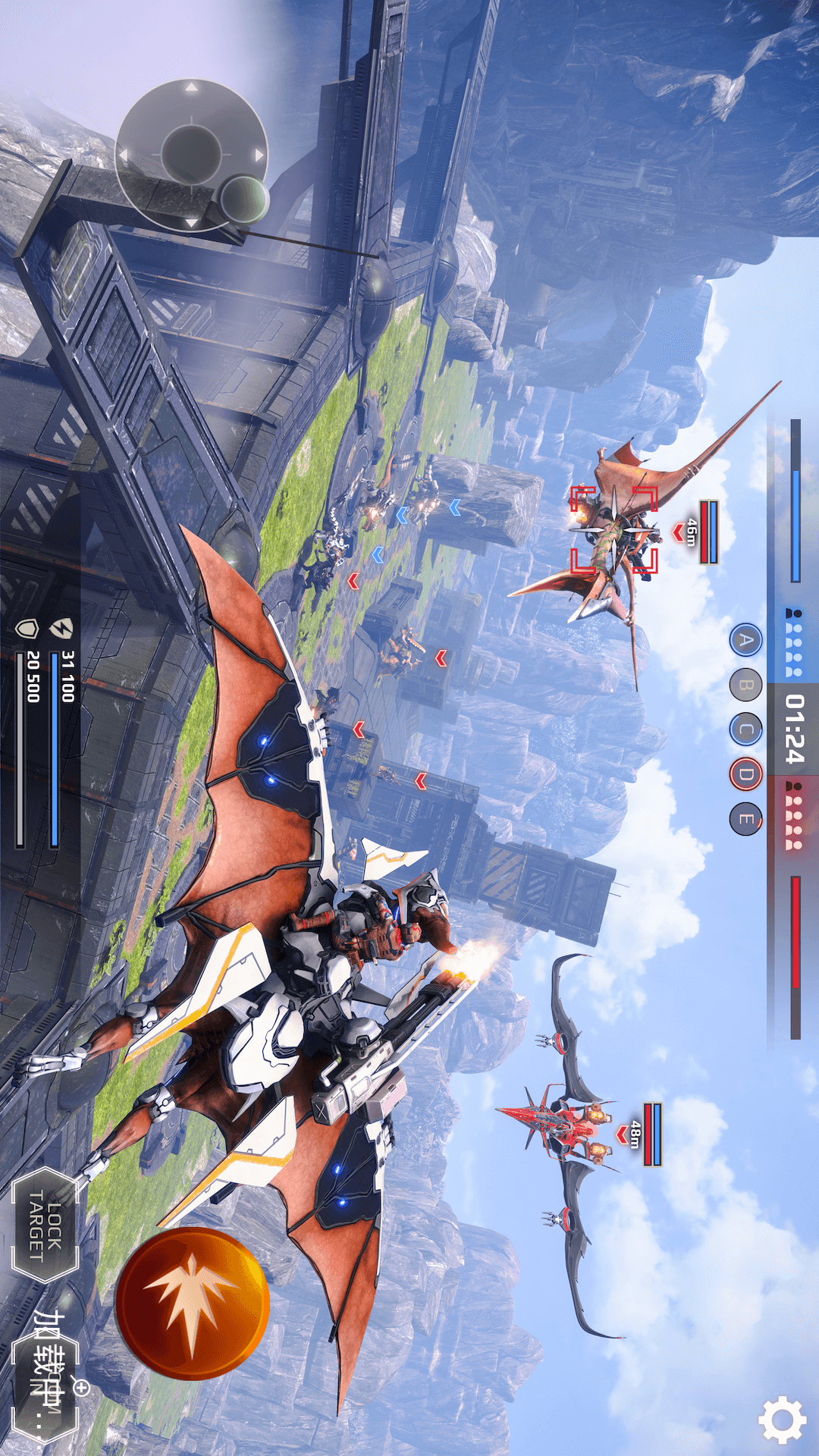The image size is (819, 1456).
Task: Select the red capture point D indicator
Action: 746,774
